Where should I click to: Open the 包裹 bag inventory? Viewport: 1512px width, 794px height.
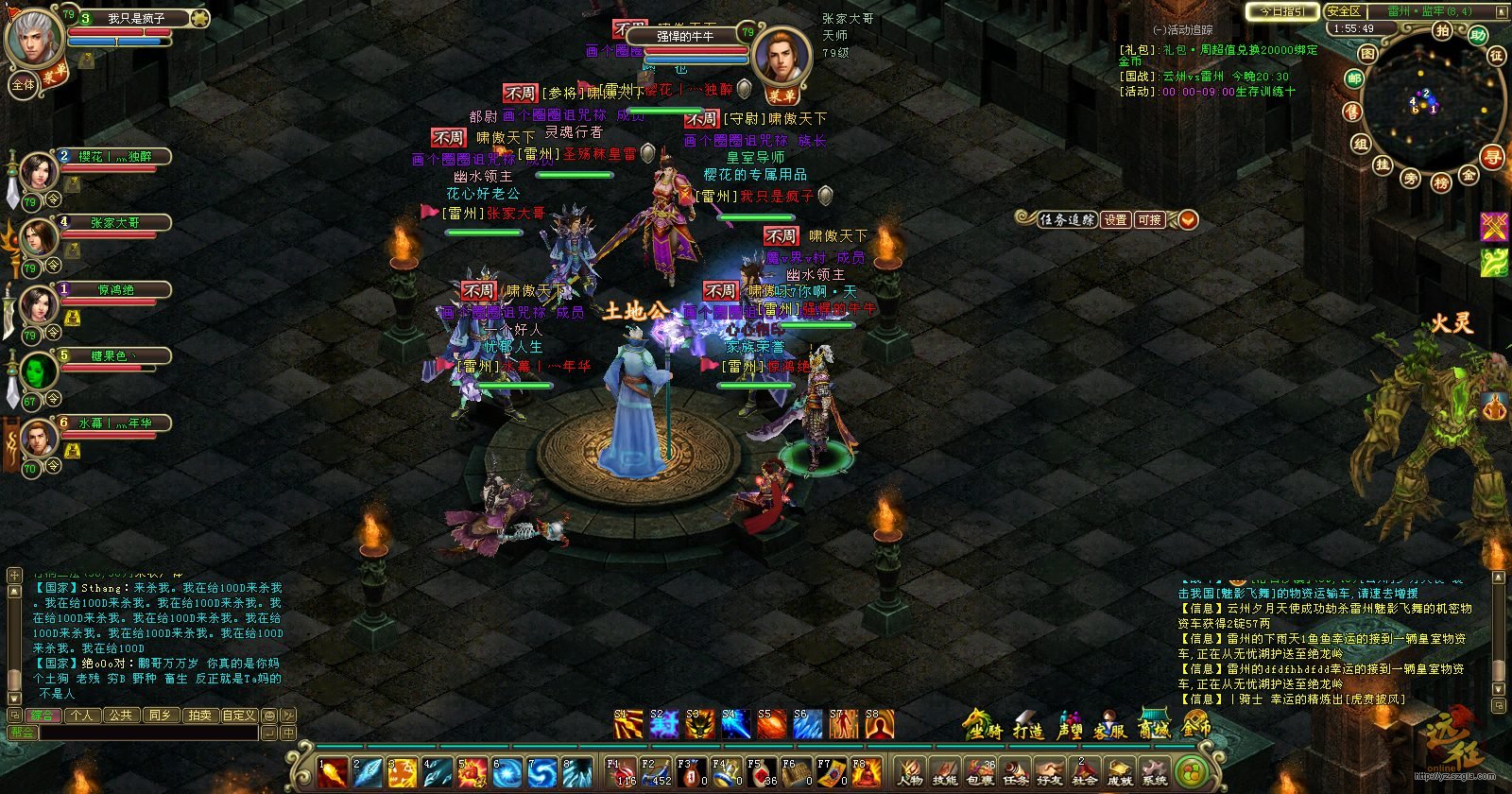click(981, 771)
